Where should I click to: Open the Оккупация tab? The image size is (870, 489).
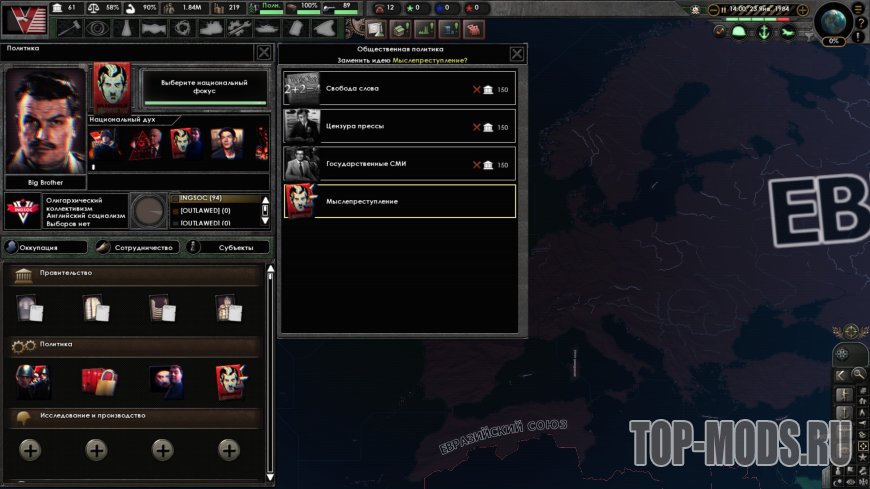click(46, 247)
